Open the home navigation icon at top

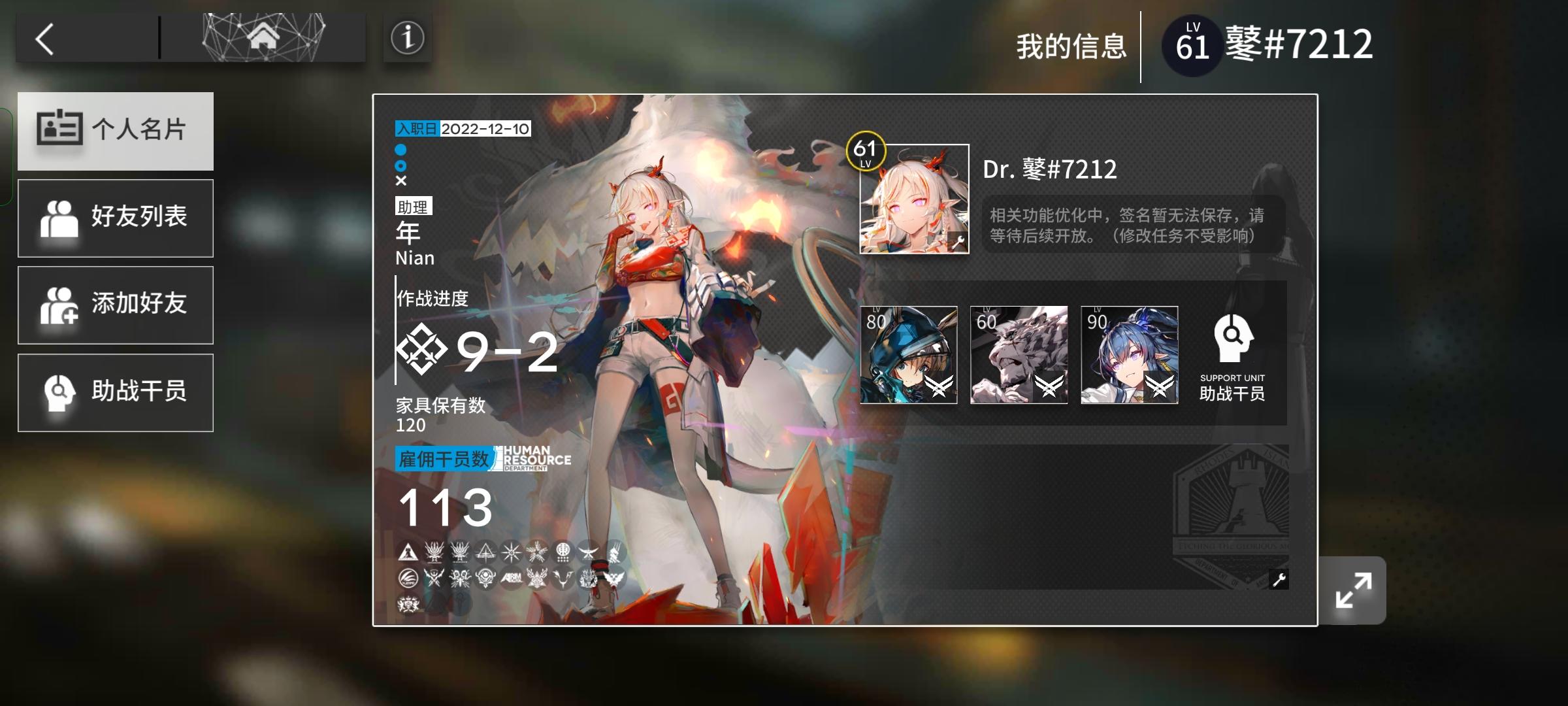pyautogui.click(x=263, y=37)
